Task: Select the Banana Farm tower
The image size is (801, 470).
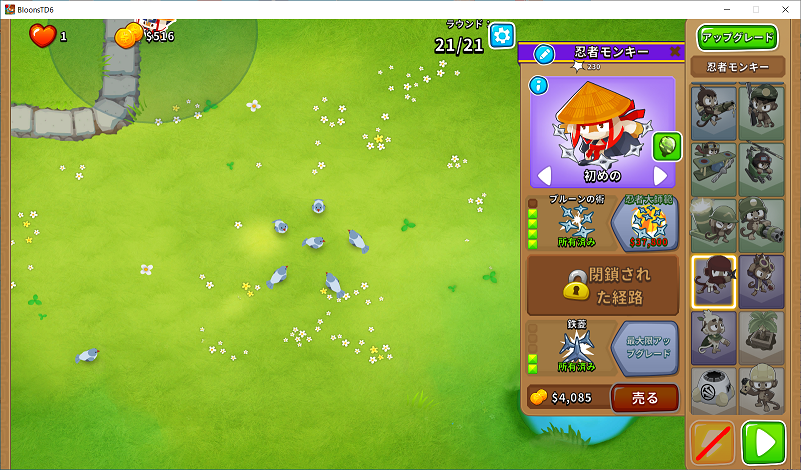Action: pos(761,336)
